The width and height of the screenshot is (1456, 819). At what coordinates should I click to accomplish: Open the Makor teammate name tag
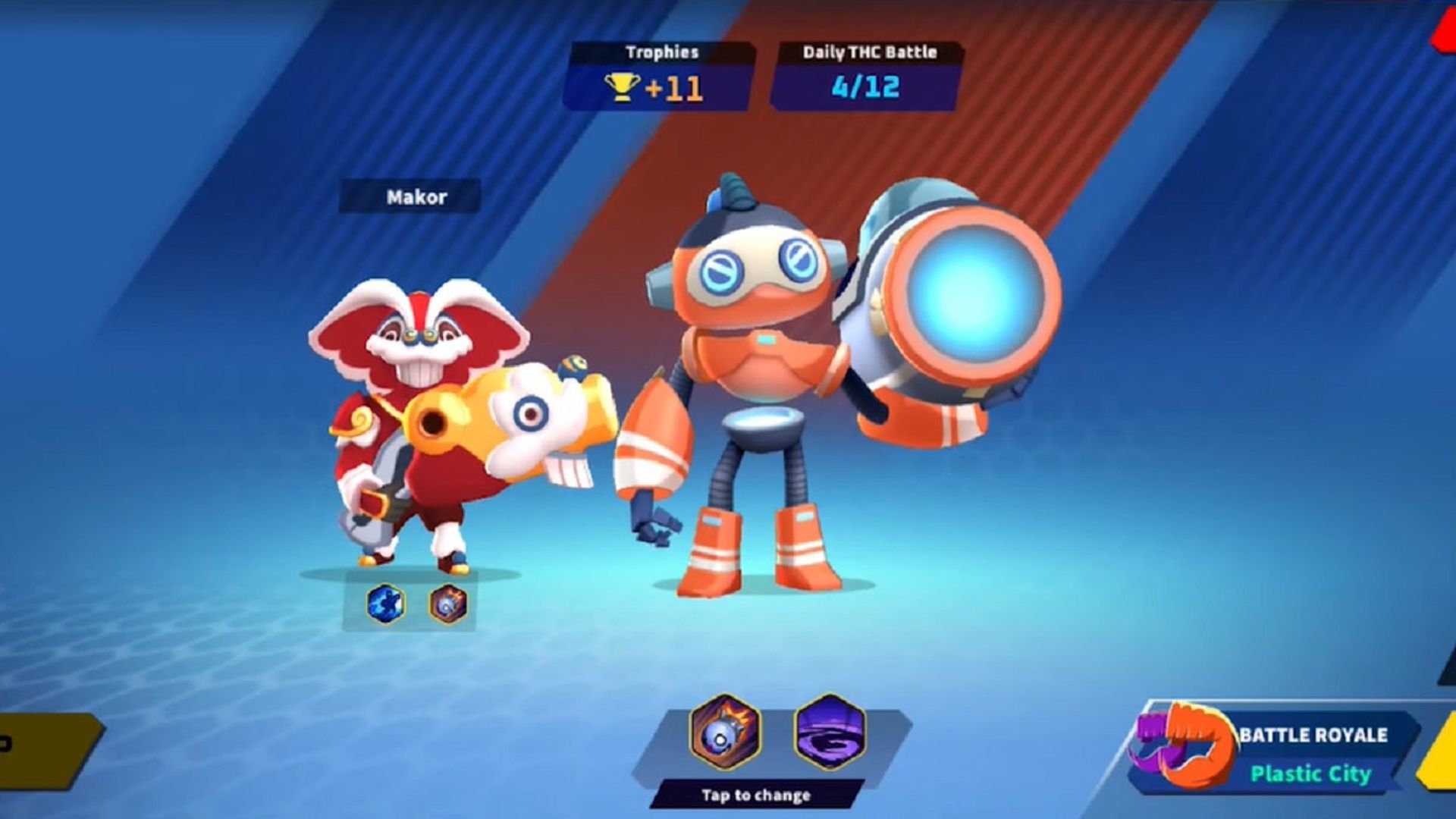pos(416,197)
